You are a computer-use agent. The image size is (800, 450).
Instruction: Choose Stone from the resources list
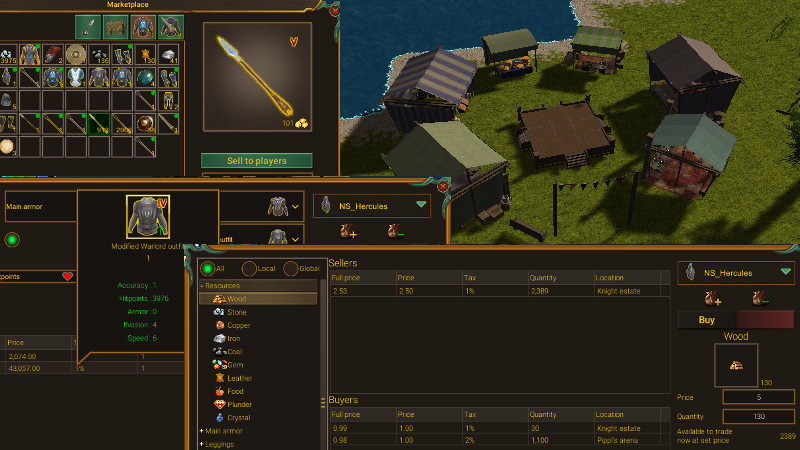236,312
